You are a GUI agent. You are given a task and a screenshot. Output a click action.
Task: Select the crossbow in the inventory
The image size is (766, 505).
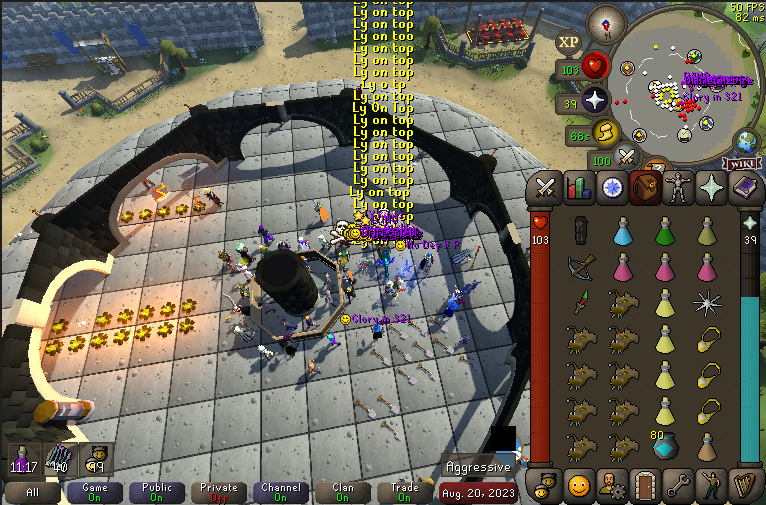click(580, 268)
